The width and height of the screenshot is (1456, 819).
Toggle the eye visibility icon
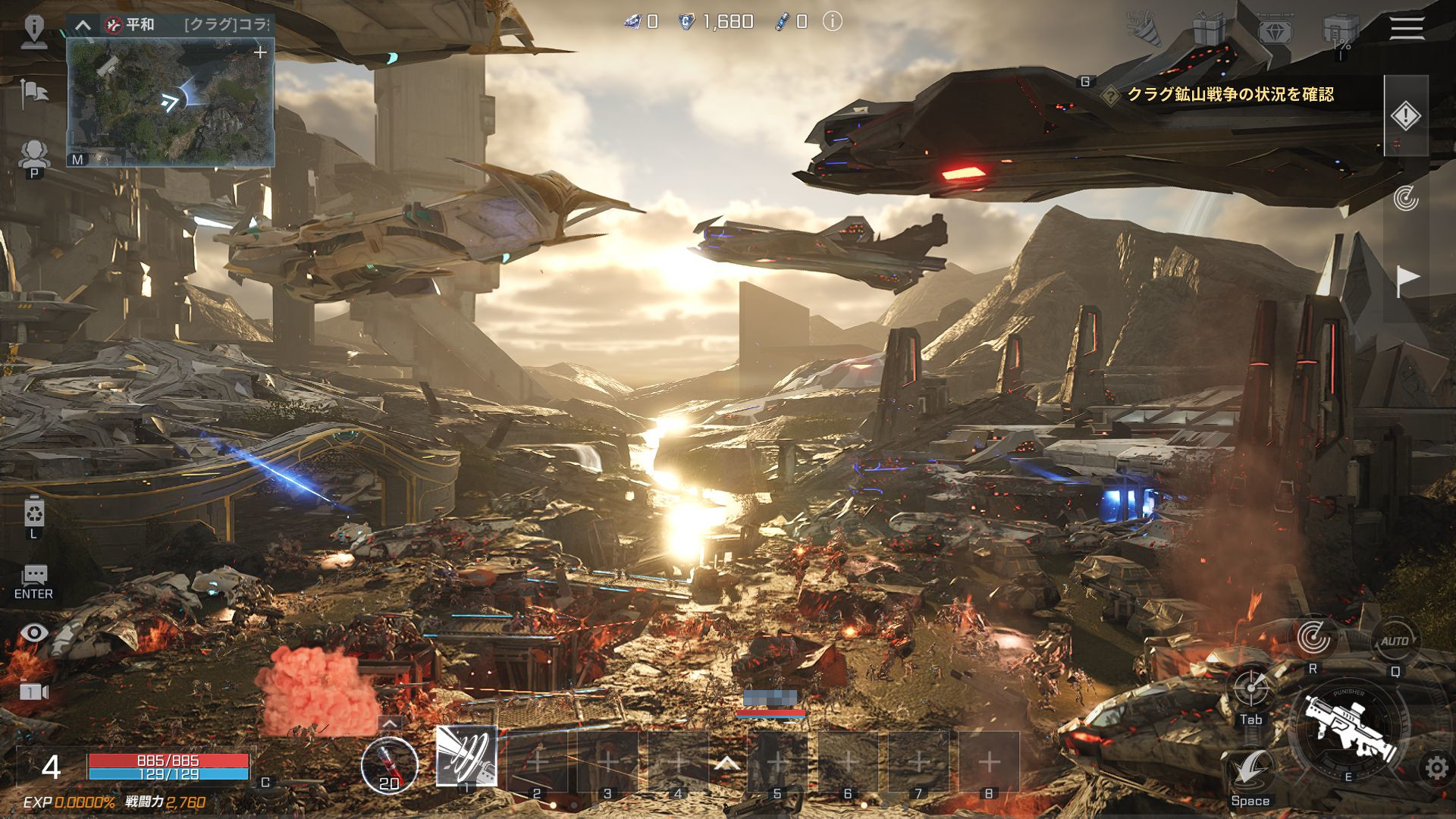point(34,633)
